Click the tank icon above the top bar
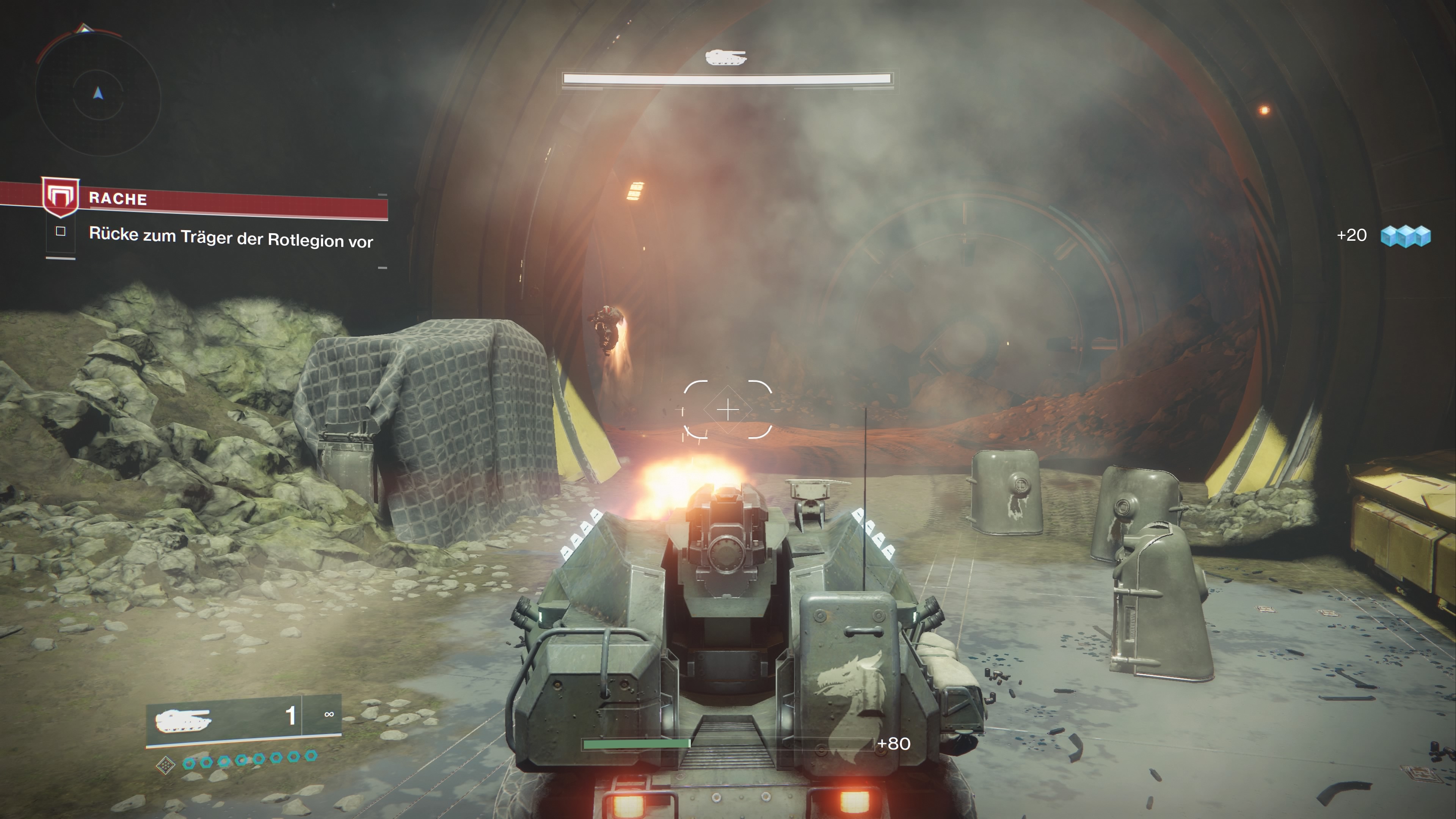 726,57
